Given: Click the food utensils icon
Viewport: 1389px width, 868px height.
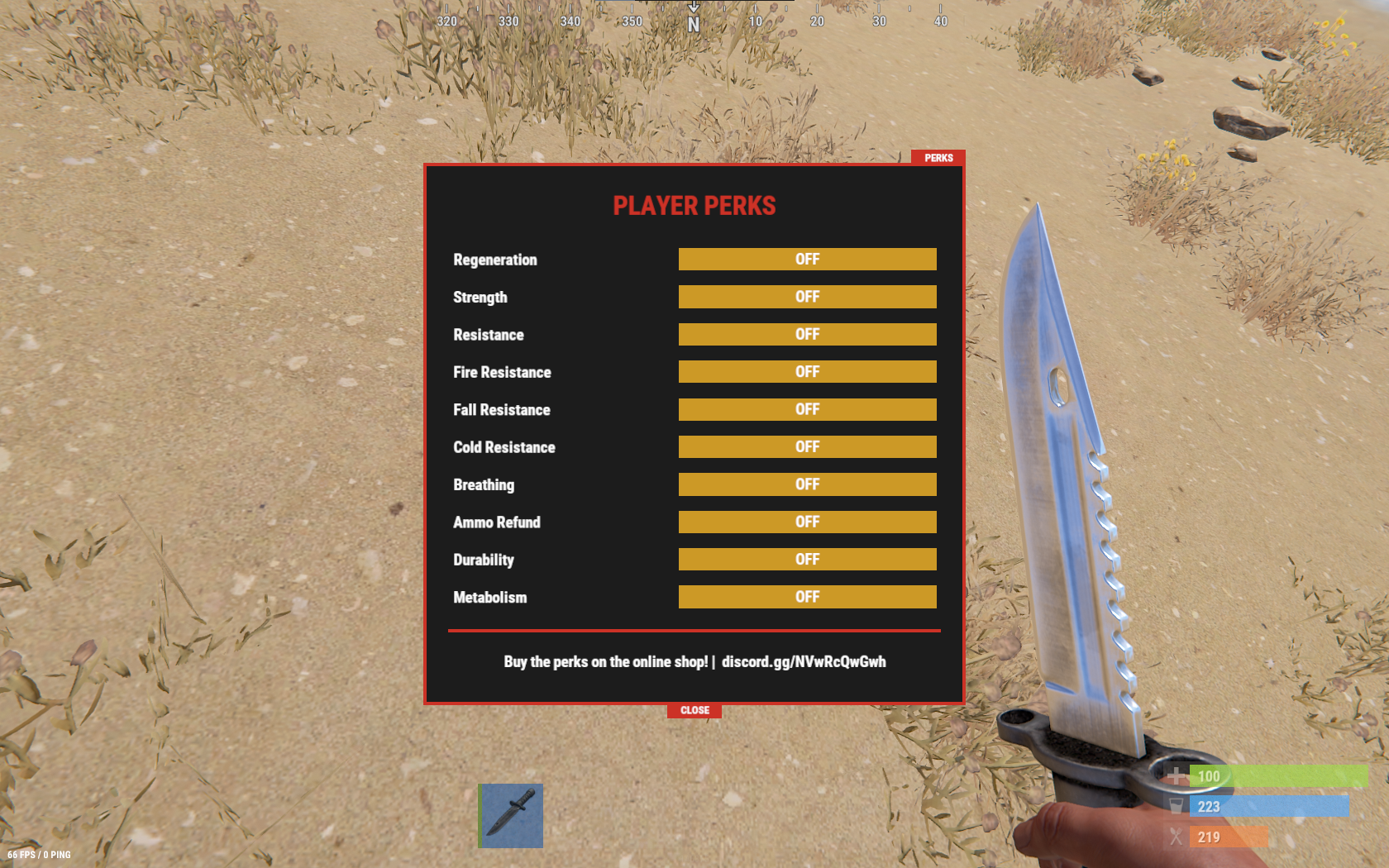Looking at the screenshot, I should point(1175,837).
